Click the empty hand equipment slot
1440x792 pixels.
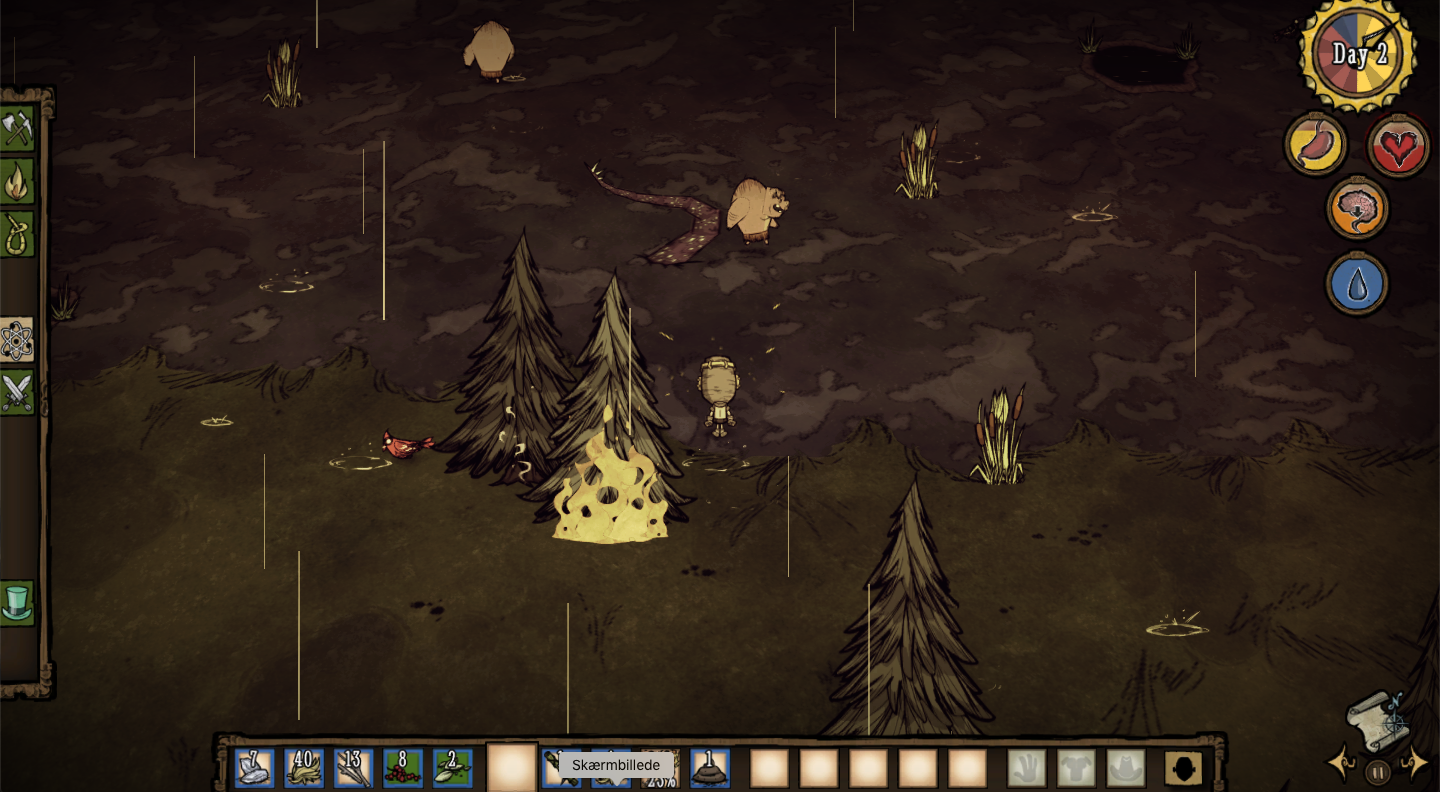[x=1027, y=768]
